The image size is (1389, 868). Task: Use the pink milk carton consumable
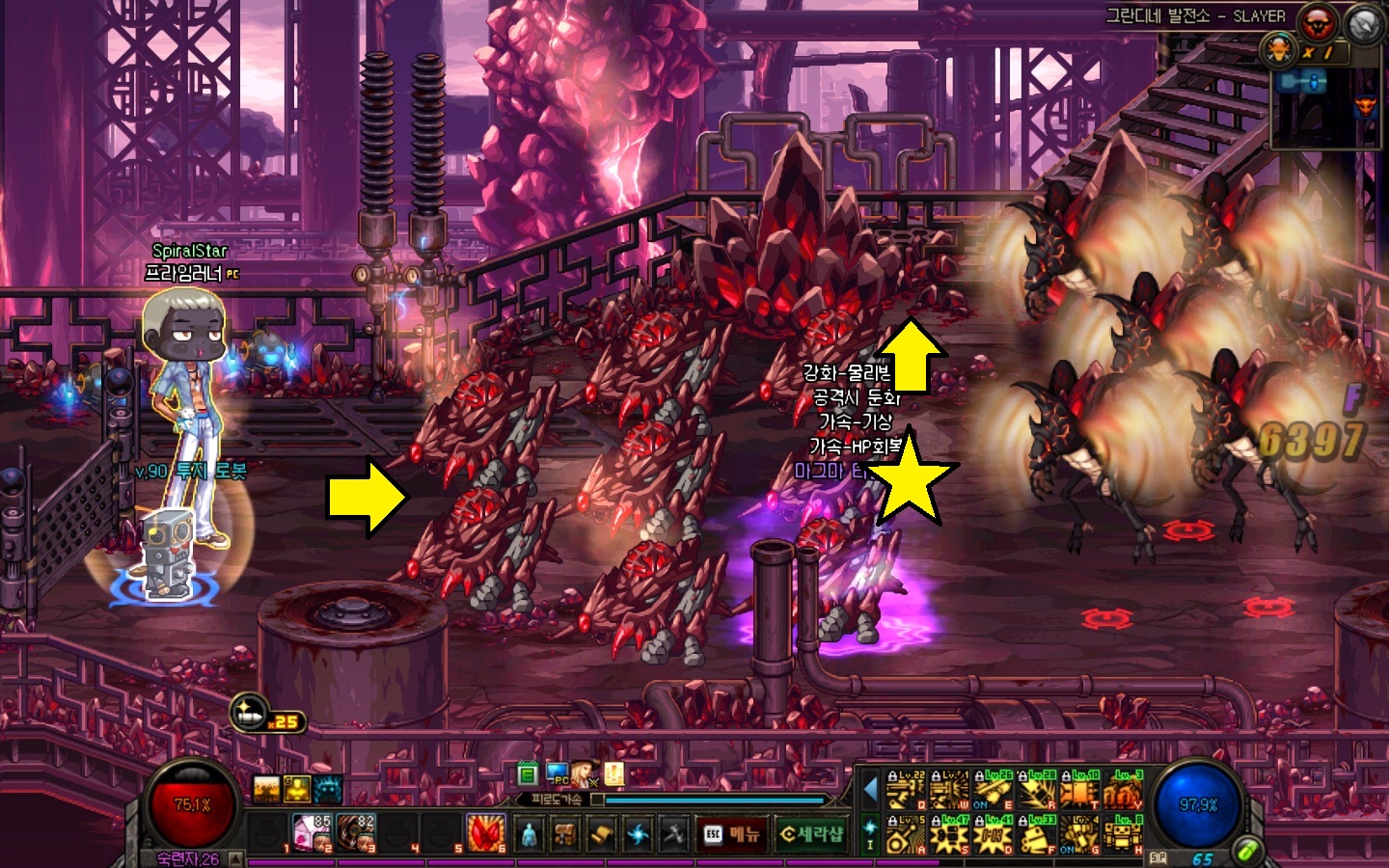click(312, 833)
